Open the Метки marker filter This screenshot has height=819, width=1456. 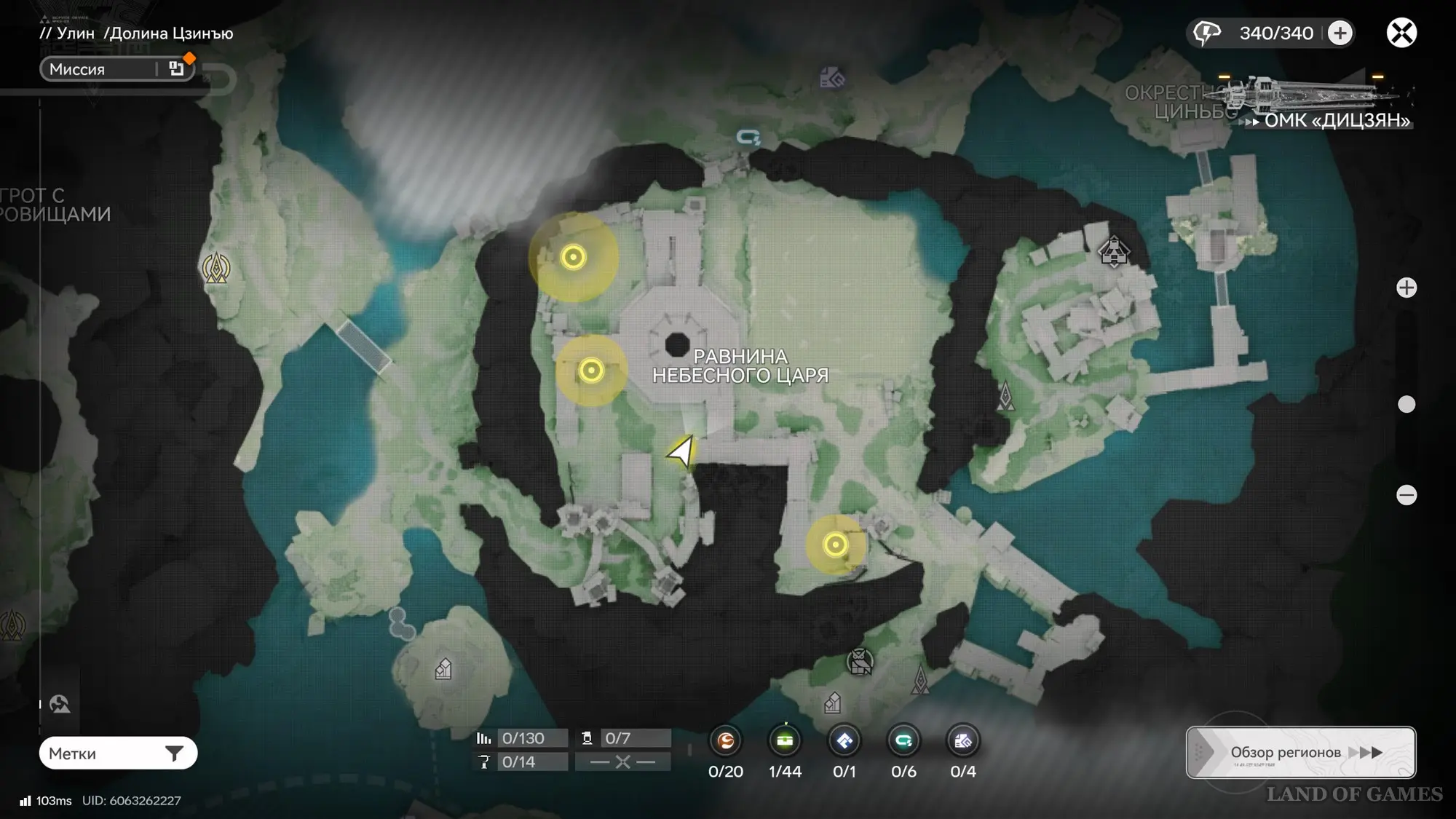point(118,753)
